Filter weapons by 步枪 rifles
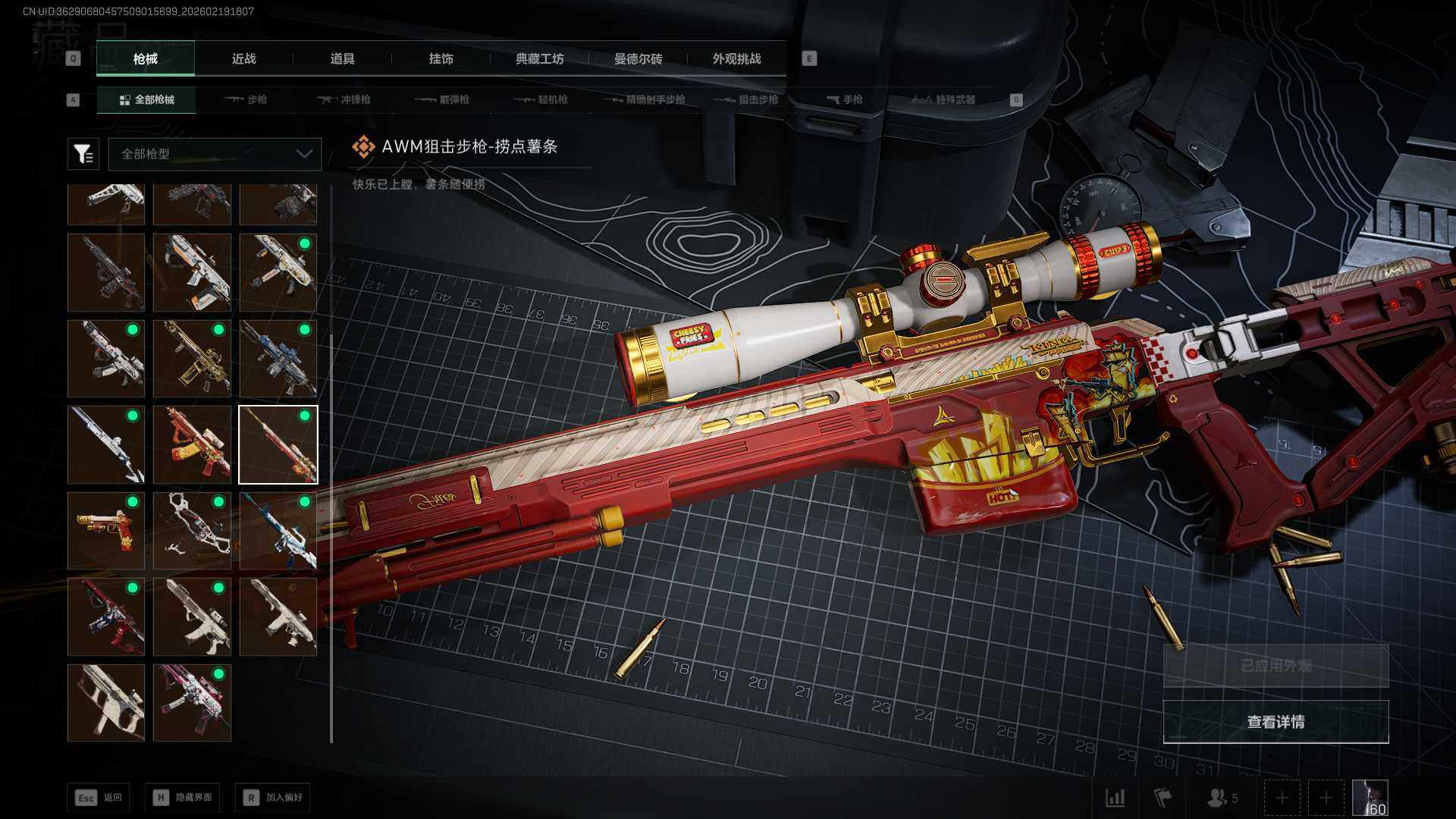Viewport: 1456px width, 819px height. 246,99
